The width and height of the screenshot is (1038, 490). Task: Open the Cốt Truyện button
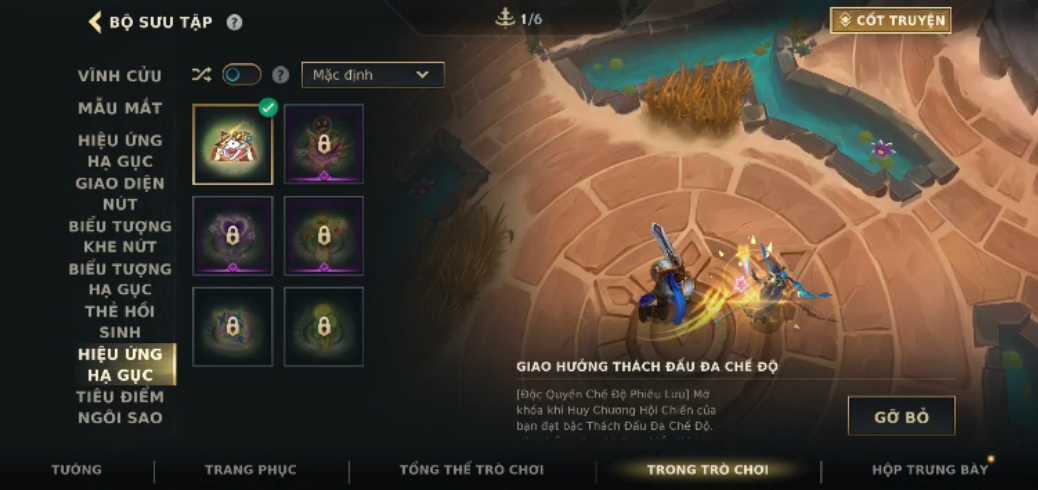click(890, 20)
